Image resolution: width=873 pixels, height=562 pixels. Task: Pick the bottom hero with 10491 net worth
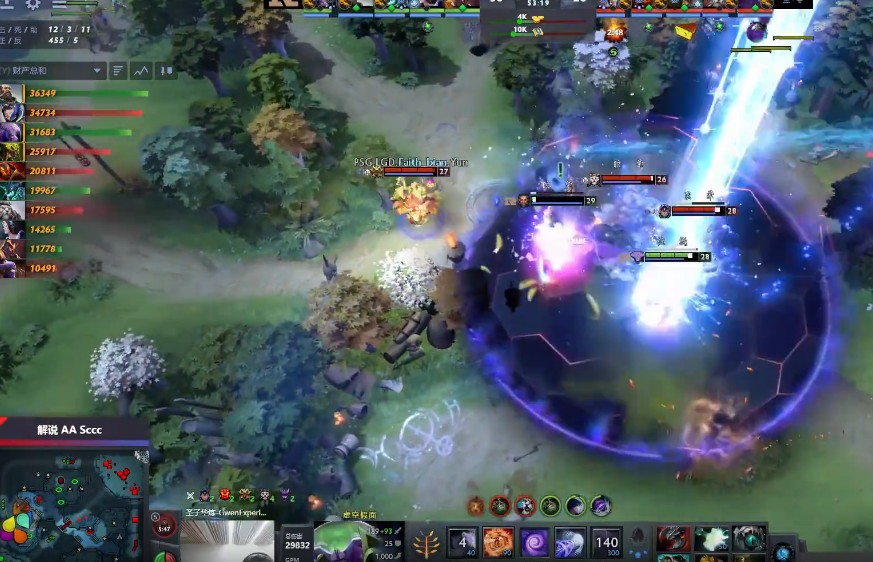(13, 268)
